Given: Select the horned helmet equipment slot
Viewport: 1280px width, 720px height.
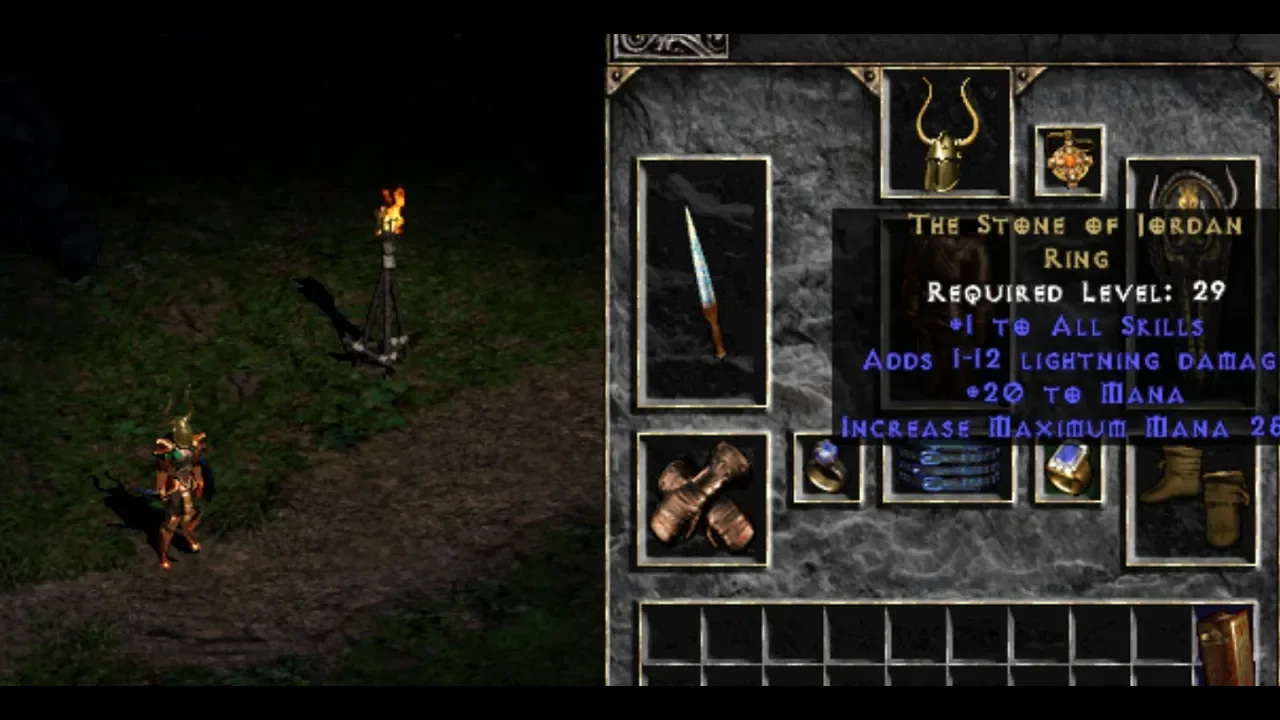Looking at the screenshot, I should pyautogui.click(x=946, y=133).
